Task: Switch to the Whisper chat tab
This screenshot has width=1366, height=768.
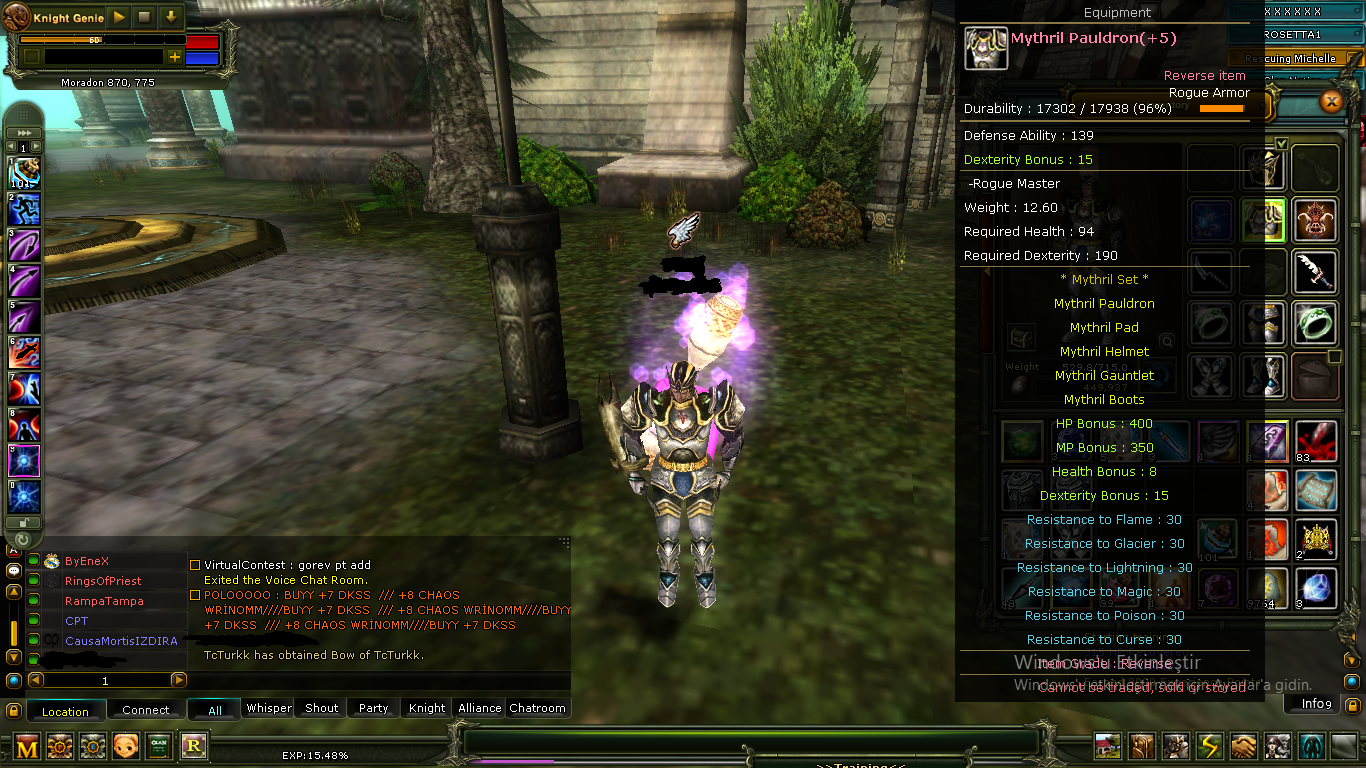Action: (x=268, y=708)
